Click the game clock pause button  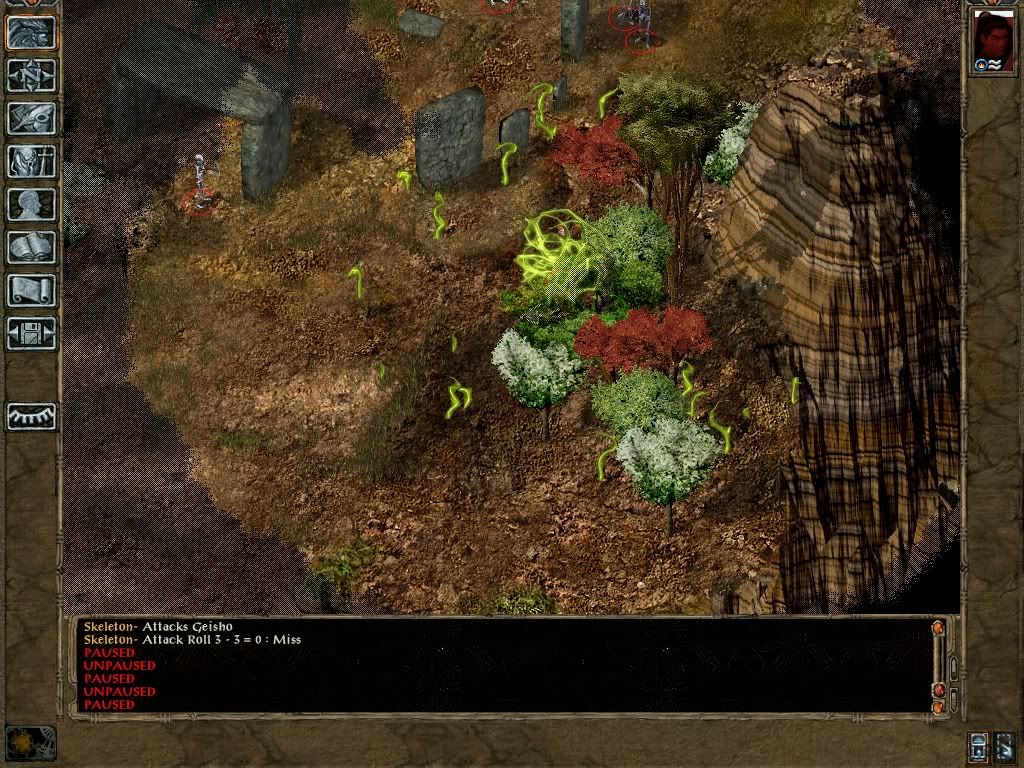[x=30, y=743]
